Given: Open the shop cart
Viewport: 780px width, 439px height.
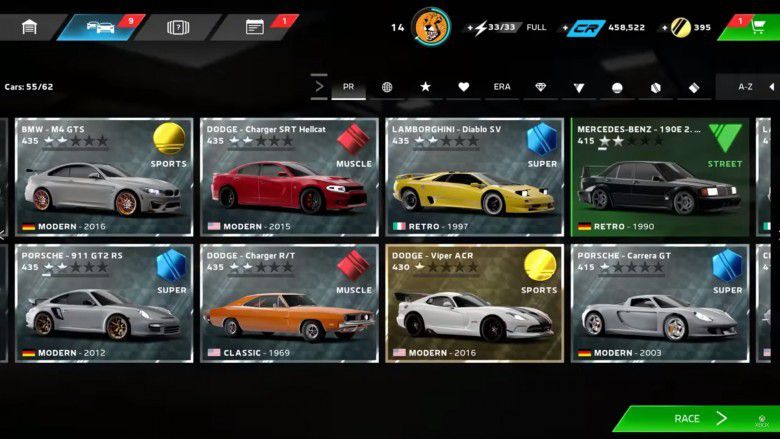Looking at the screenshot, I should pos(756,27).
